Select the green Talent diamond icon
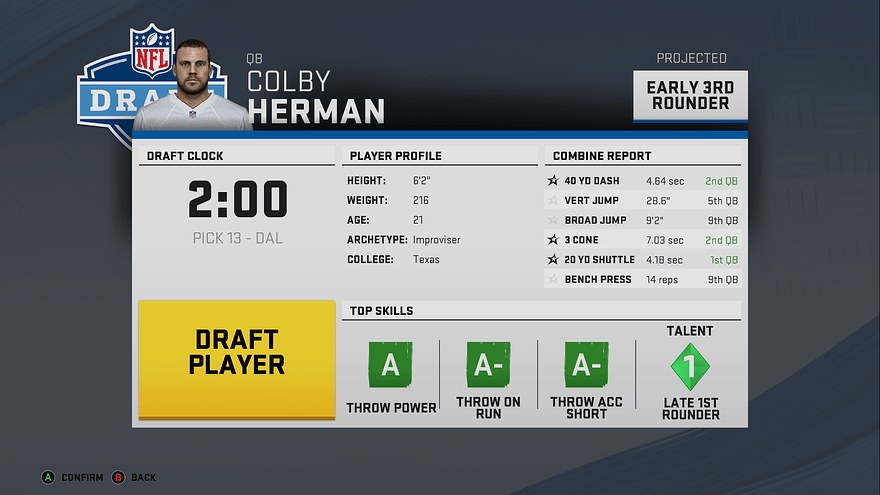Image resolution: width=880 pixels, height=495 pixels. click(x=690, y=367)
